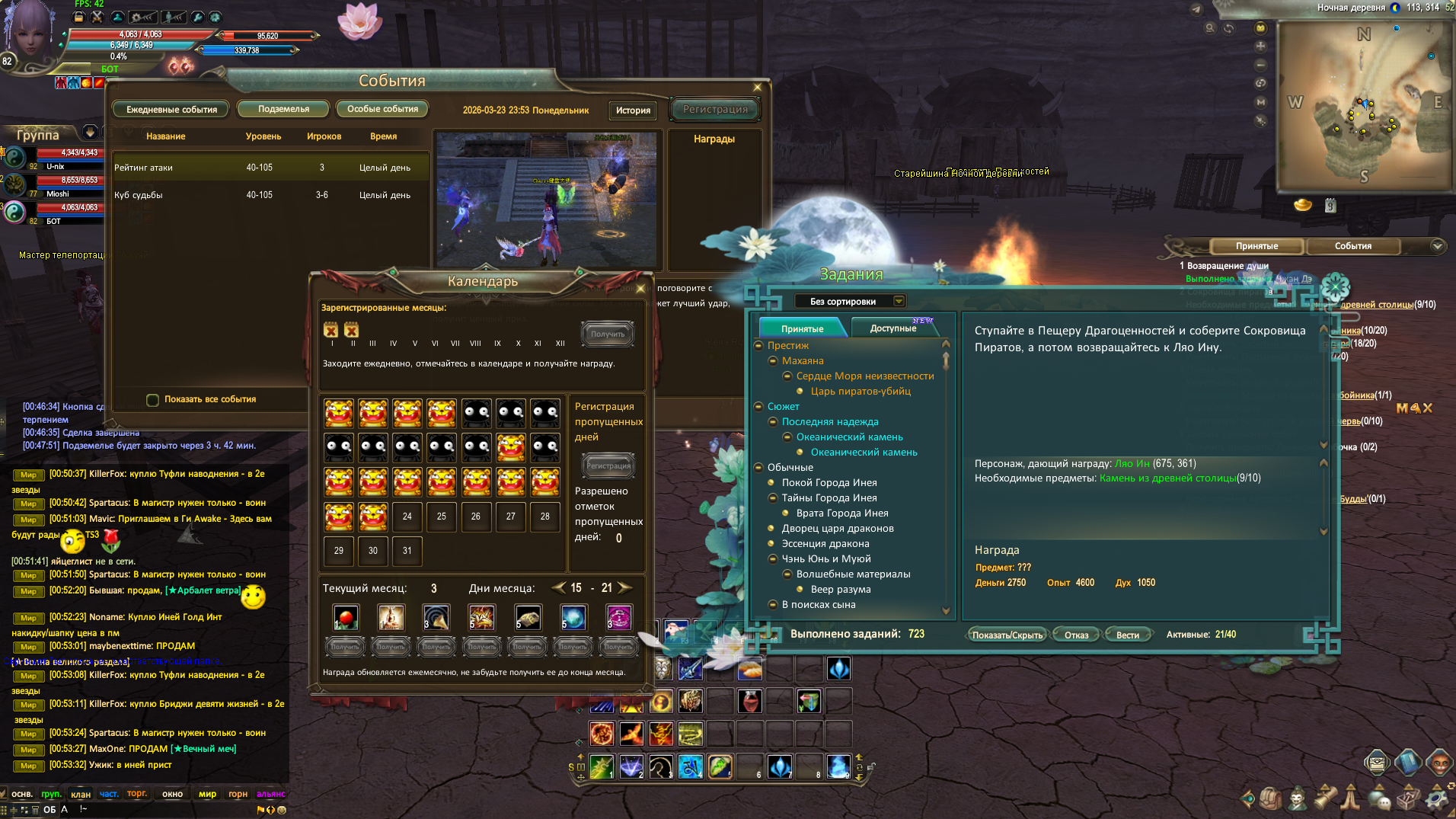Image resolution: width=1456 pixels, height=819 pixels.
Task: Open the мир chat channel tab
Action: (x=207, y=794)
